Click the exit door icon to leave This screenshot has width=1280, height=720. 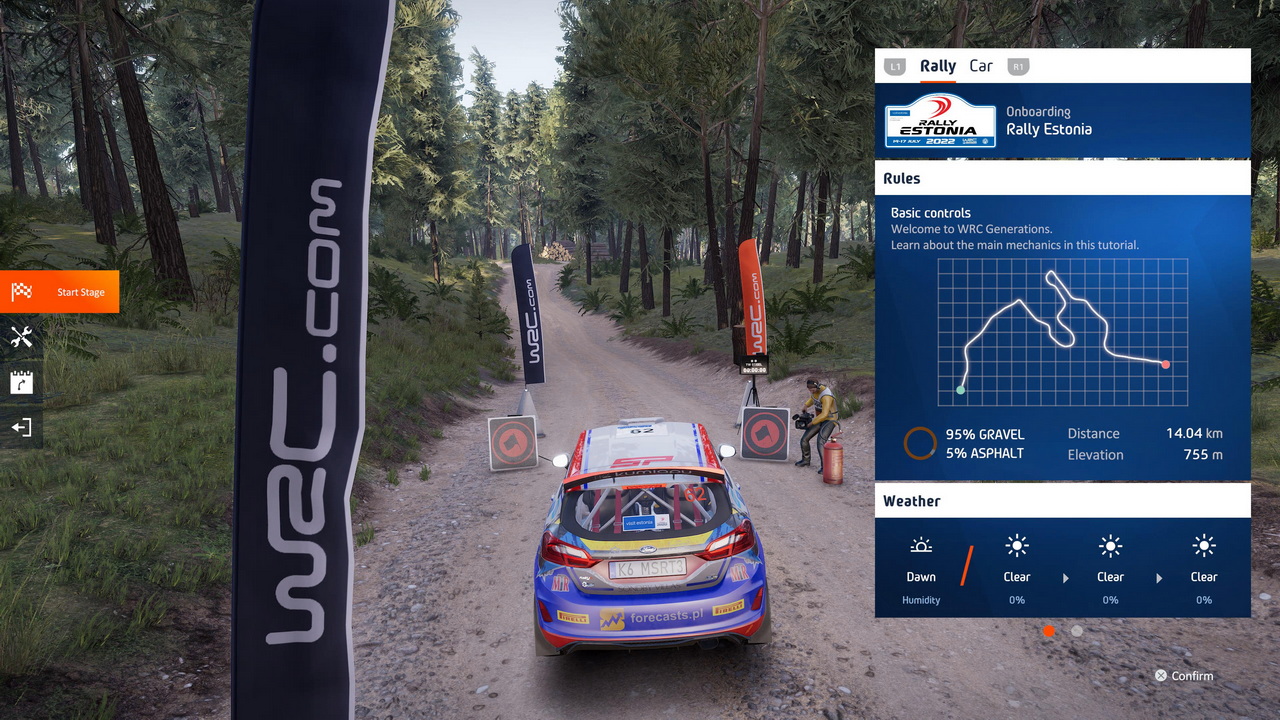21,427
